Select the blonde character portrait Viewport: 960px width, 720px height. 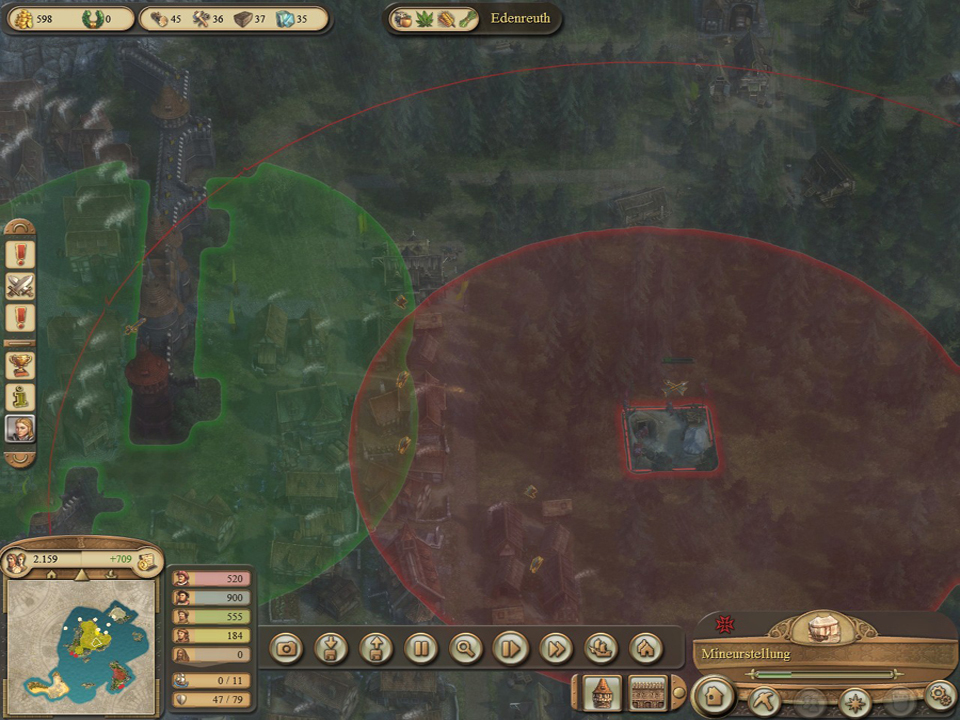20,429
